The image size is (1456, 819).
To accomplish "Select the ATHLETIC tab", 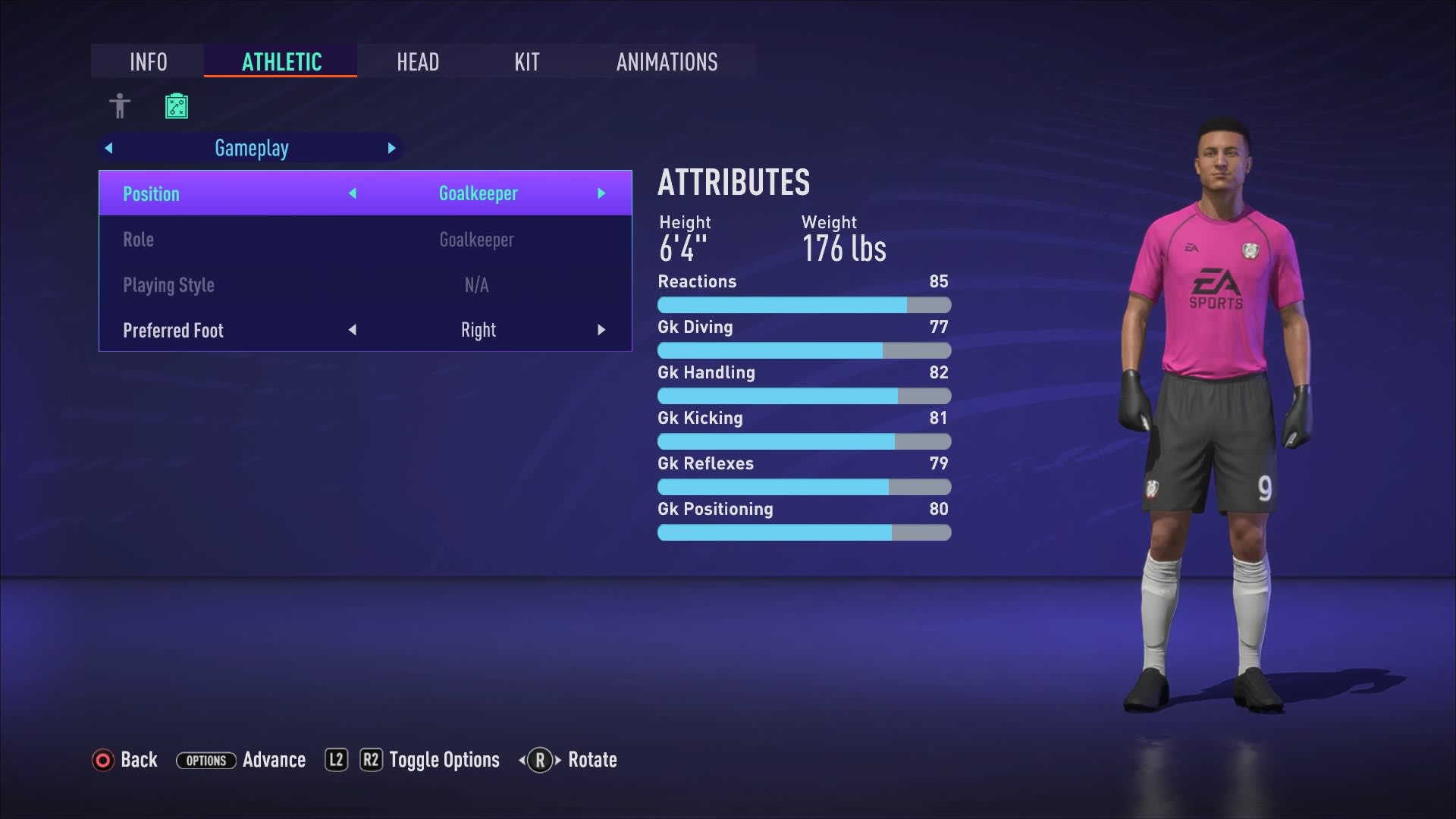I will coord(281,61).
